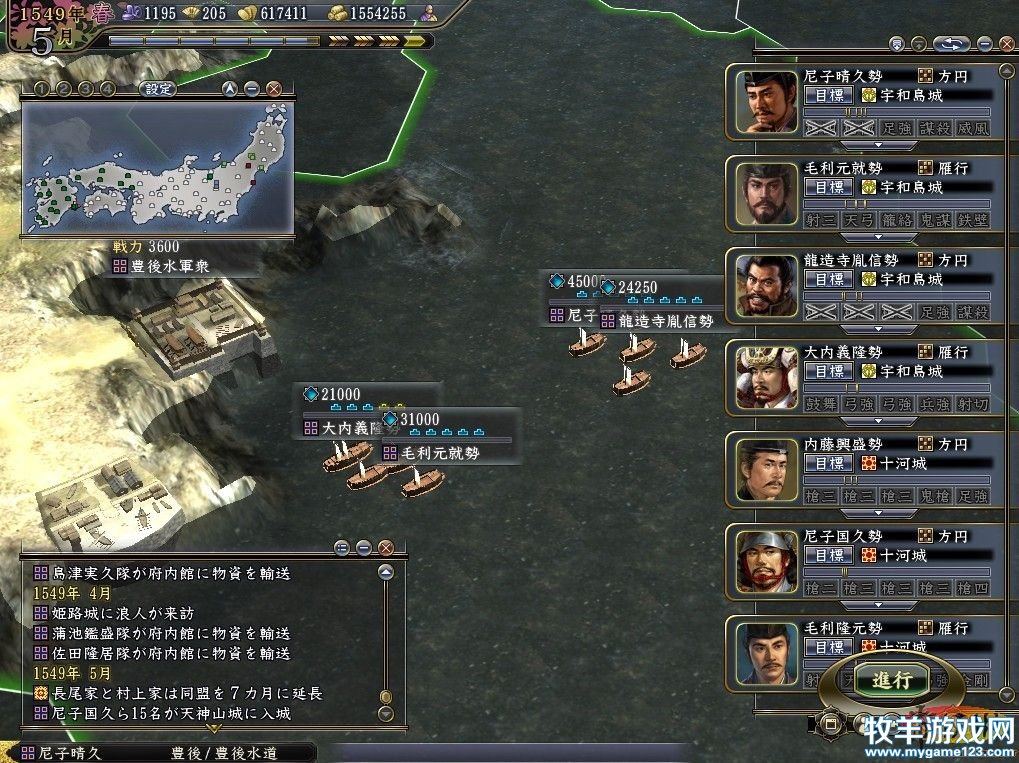The width and height of the screenshot is (1019, 763).
Task: Toggle the army list swap-arrows button
Action: point(953,44)
